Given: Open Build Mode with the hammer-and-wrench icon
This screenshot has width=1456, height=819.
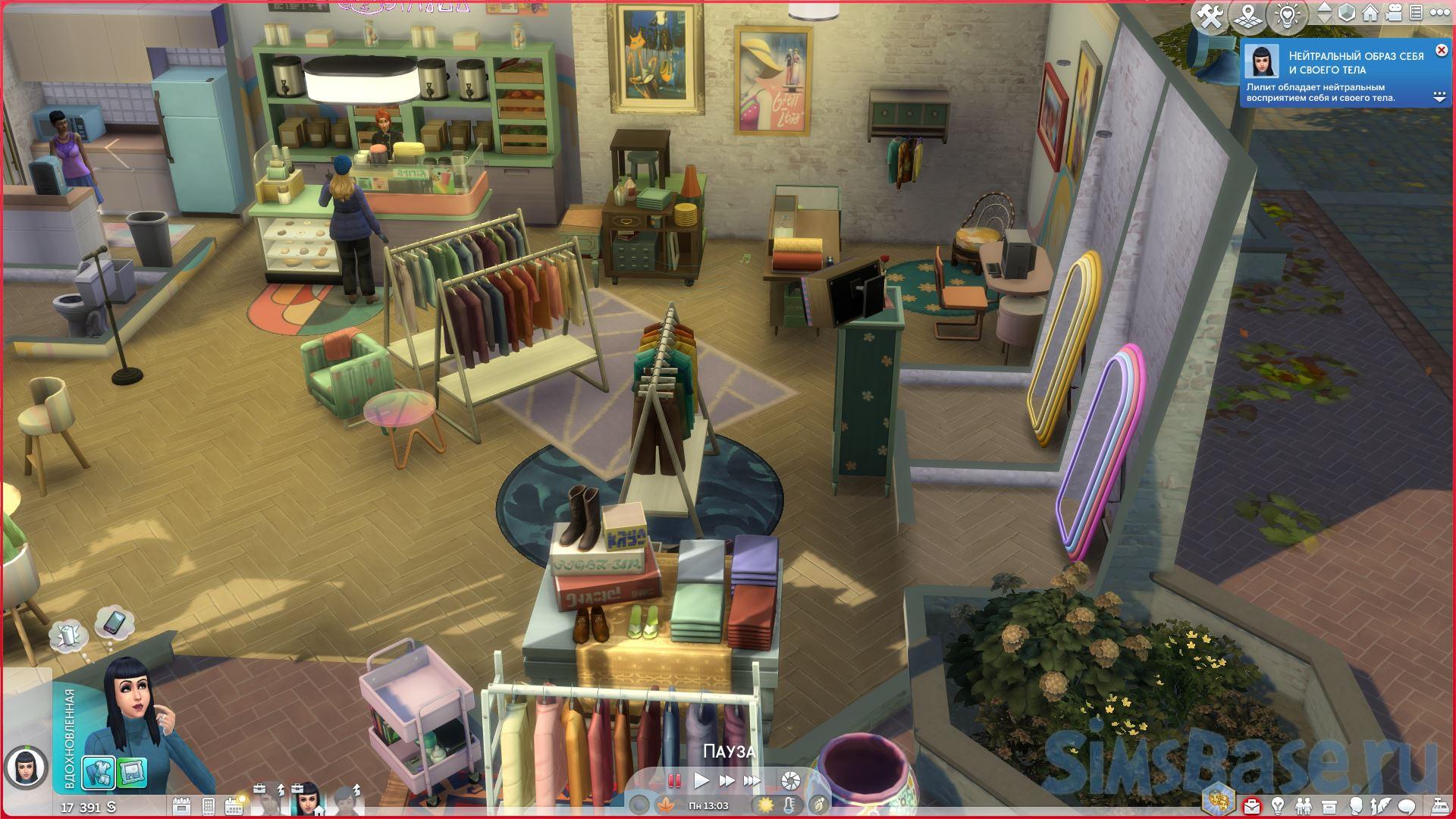Looking at the screenshot, I should [x=1210, y=17].
